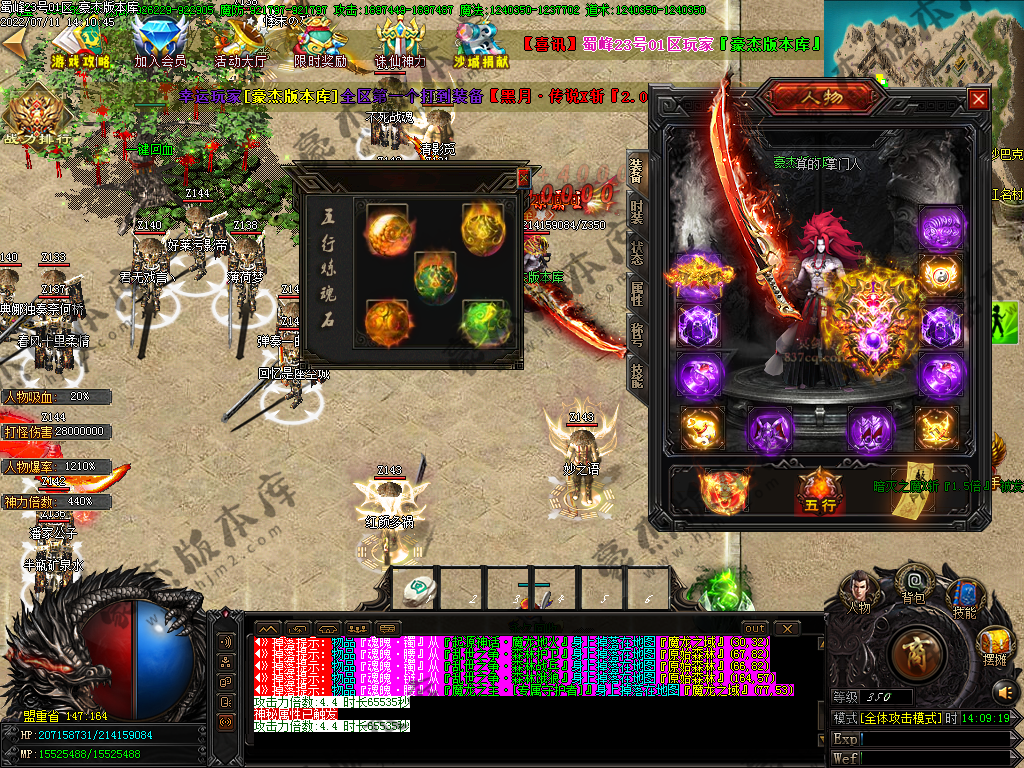Open the 状态 status tab
Screen dimensions: 1024x768
point(637,250)
